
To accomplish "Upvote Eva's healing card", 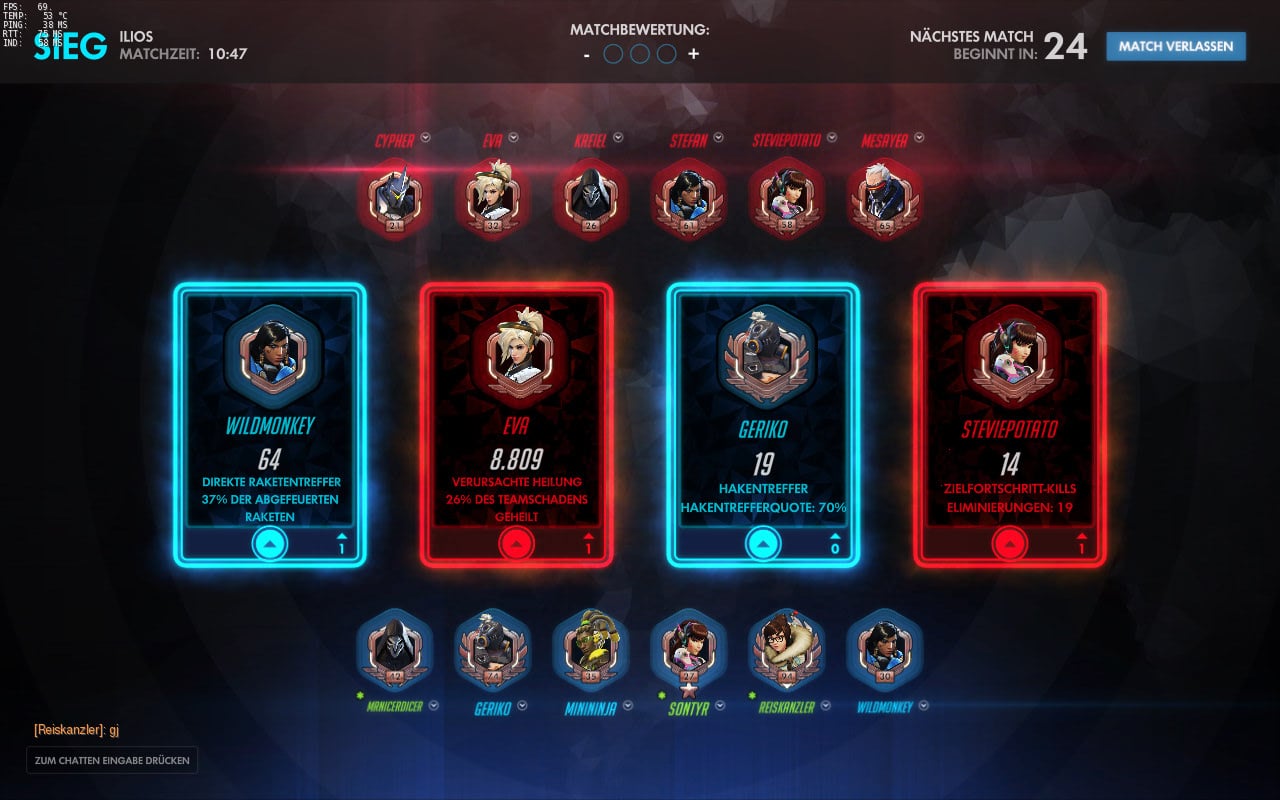I will click(x=517, y=543).
